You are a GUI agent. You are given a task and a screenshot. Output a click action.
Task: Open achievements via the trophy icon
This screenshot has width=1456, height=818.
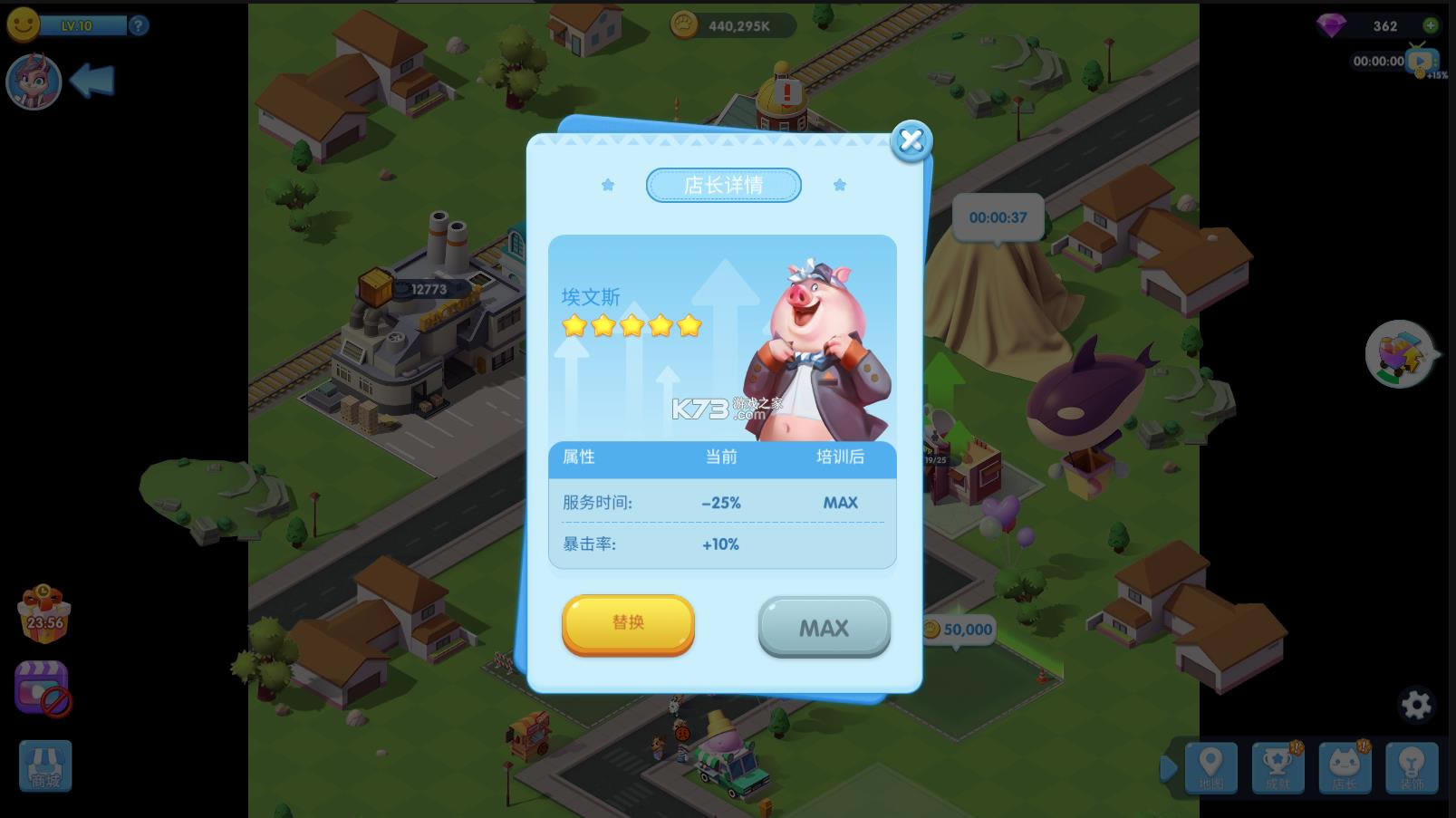[1278, 767]
